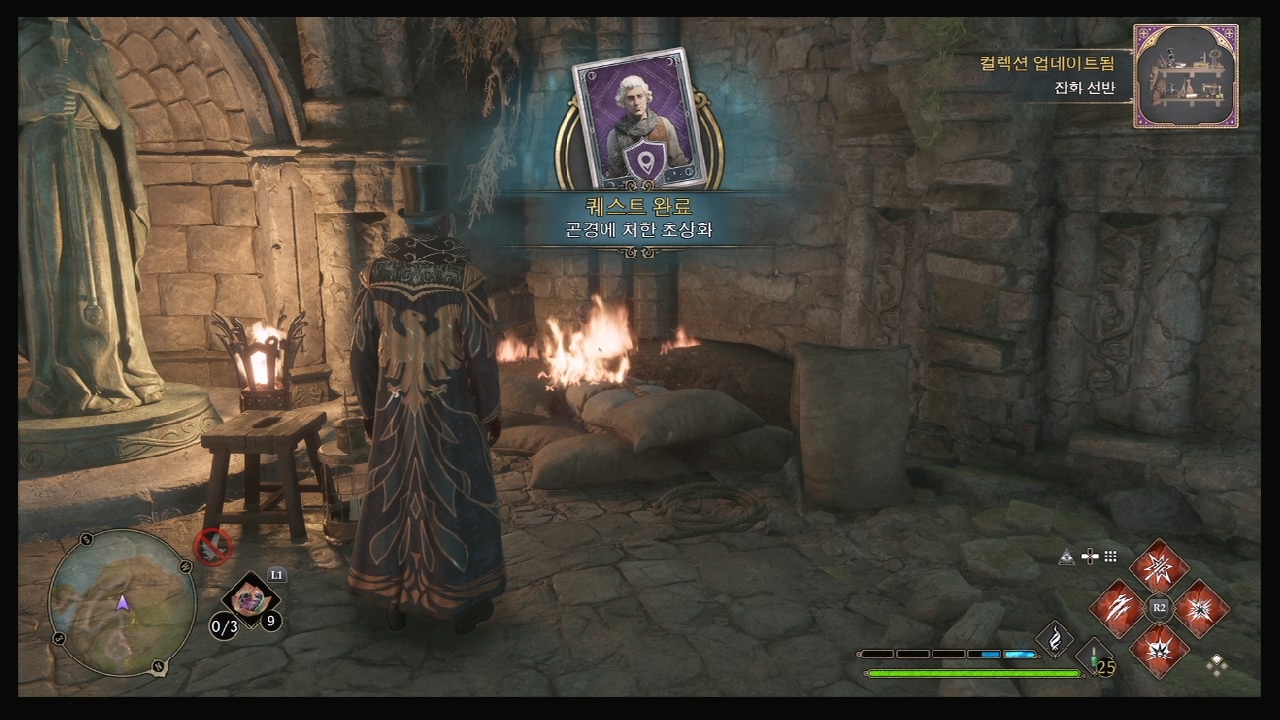The height and width of the screenshot is (720, 1280).
Task: Click the red no-flying broom icon
Action: 213,546
